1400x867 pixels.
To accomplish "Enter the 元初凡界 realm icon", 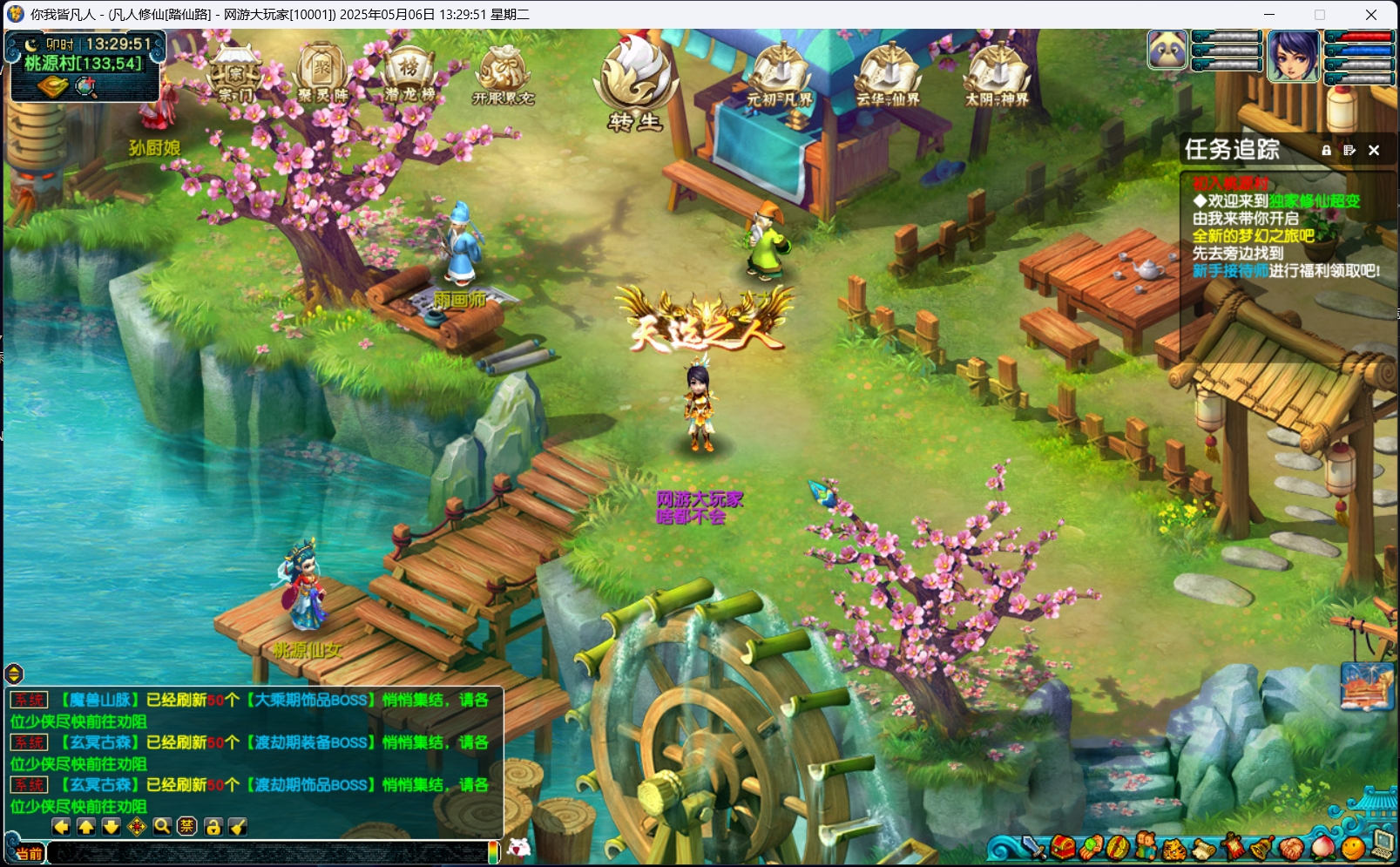I will click(780, 75).
